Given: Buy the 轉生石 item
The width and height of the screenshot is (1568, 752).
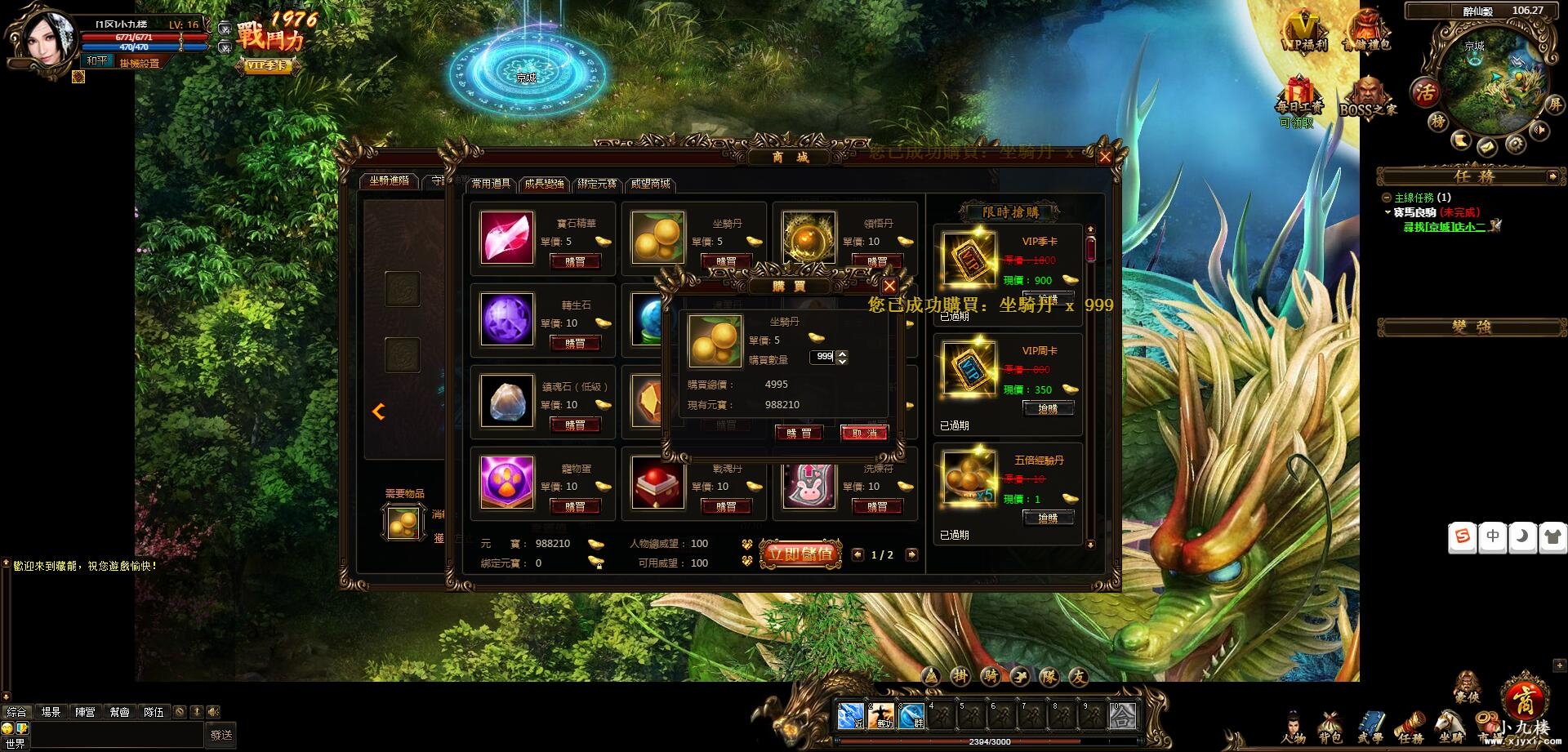Looking at the screenshot, I should [x=575, y=343].
